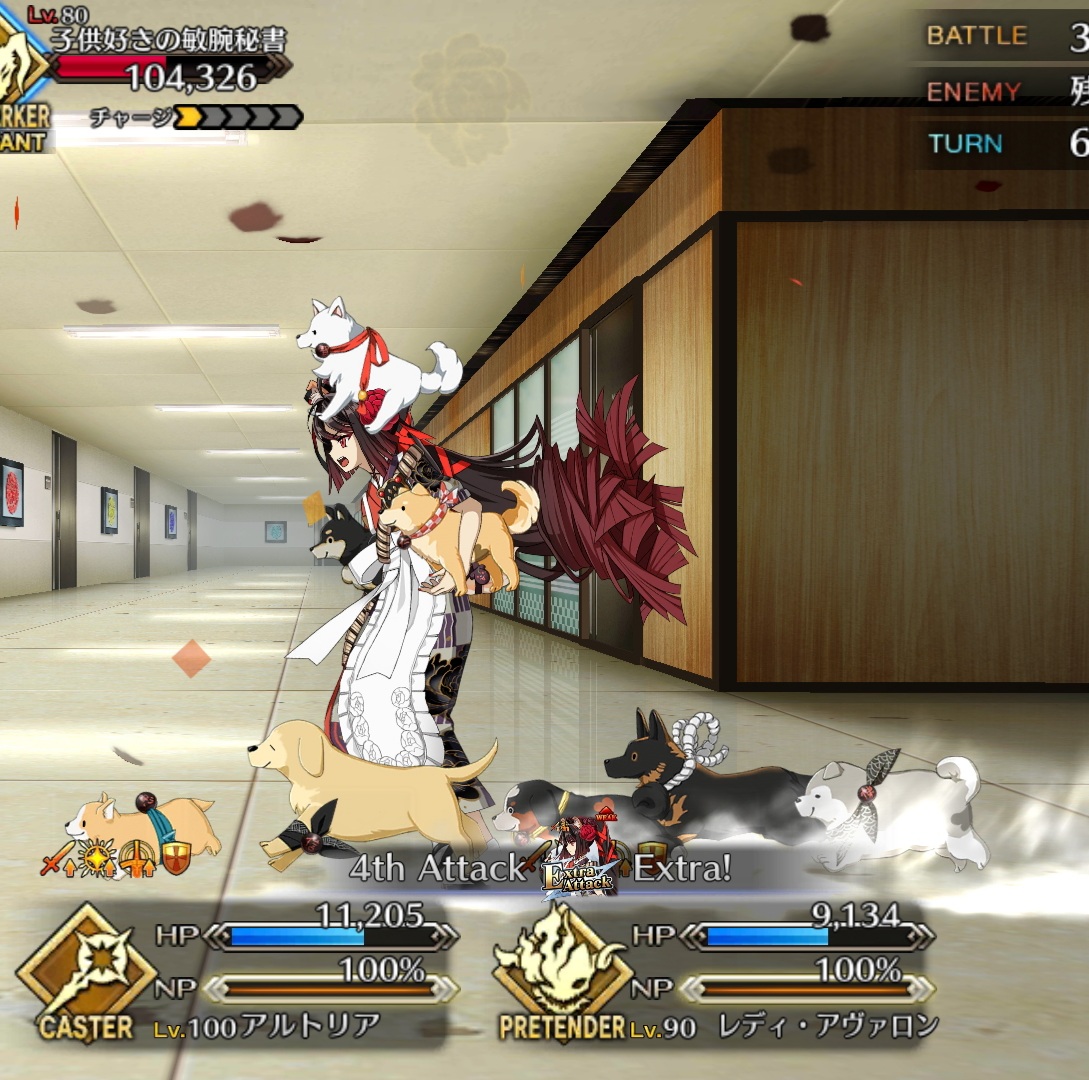Click the enemy name plate 子供好きの敏腕秘書
This screenshot has width=1089, height=1080.
pyautogui.click(x=169, y=40)
